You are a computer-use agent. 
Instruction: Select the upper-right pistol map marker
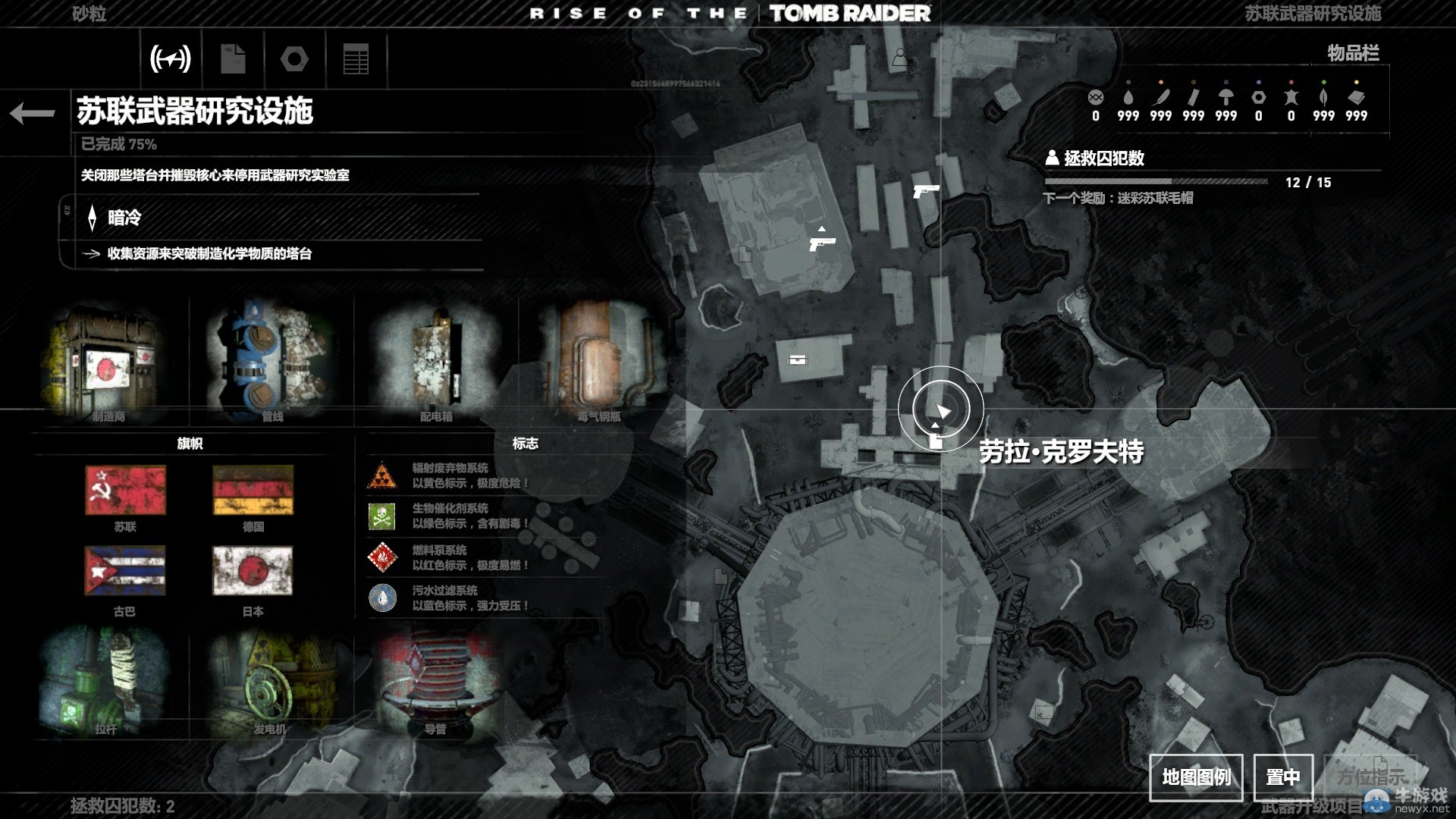tap(925, 190)
